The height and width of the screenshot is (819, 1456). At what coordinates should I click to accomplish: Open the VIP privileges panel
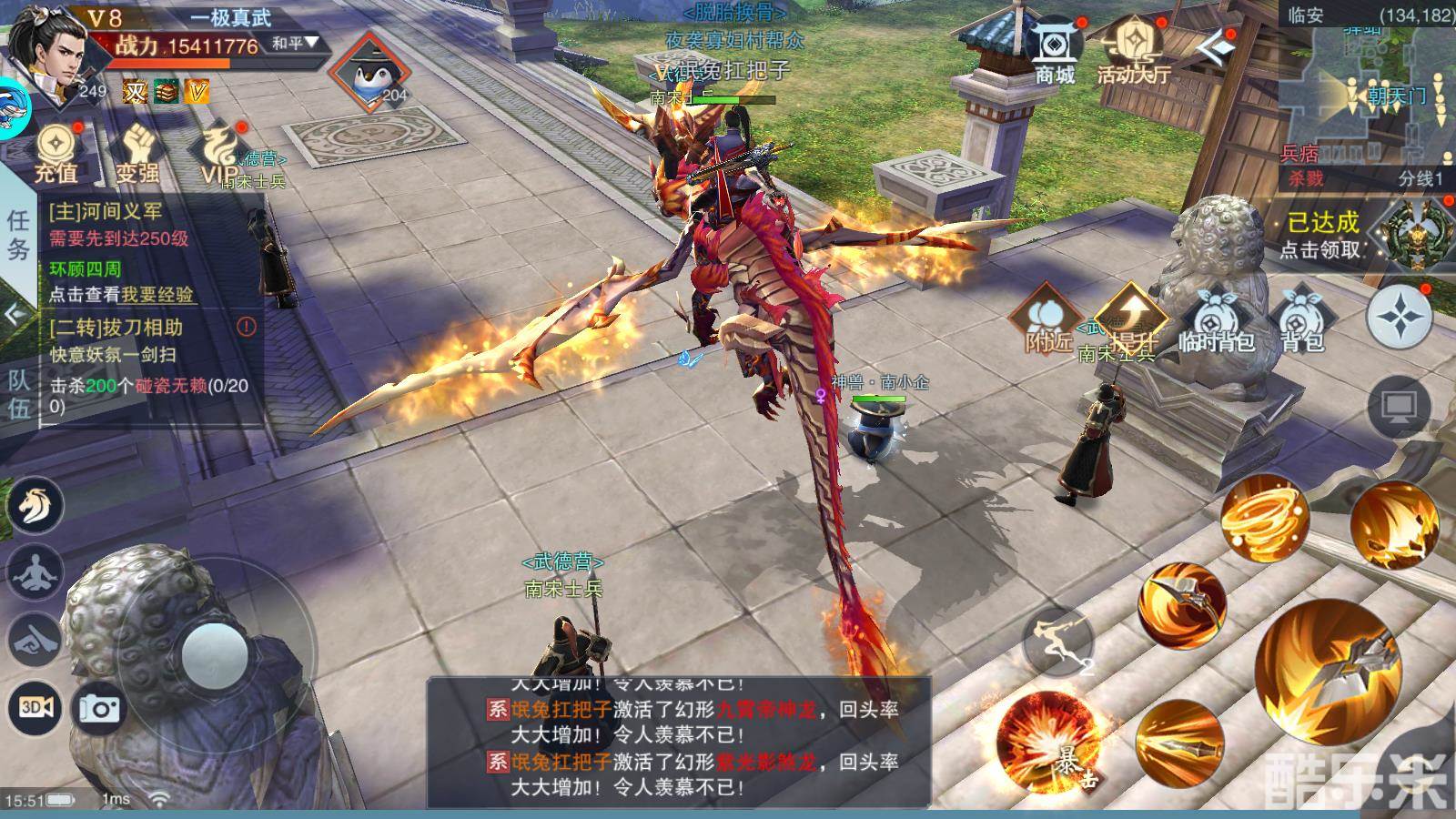[218, 153]
